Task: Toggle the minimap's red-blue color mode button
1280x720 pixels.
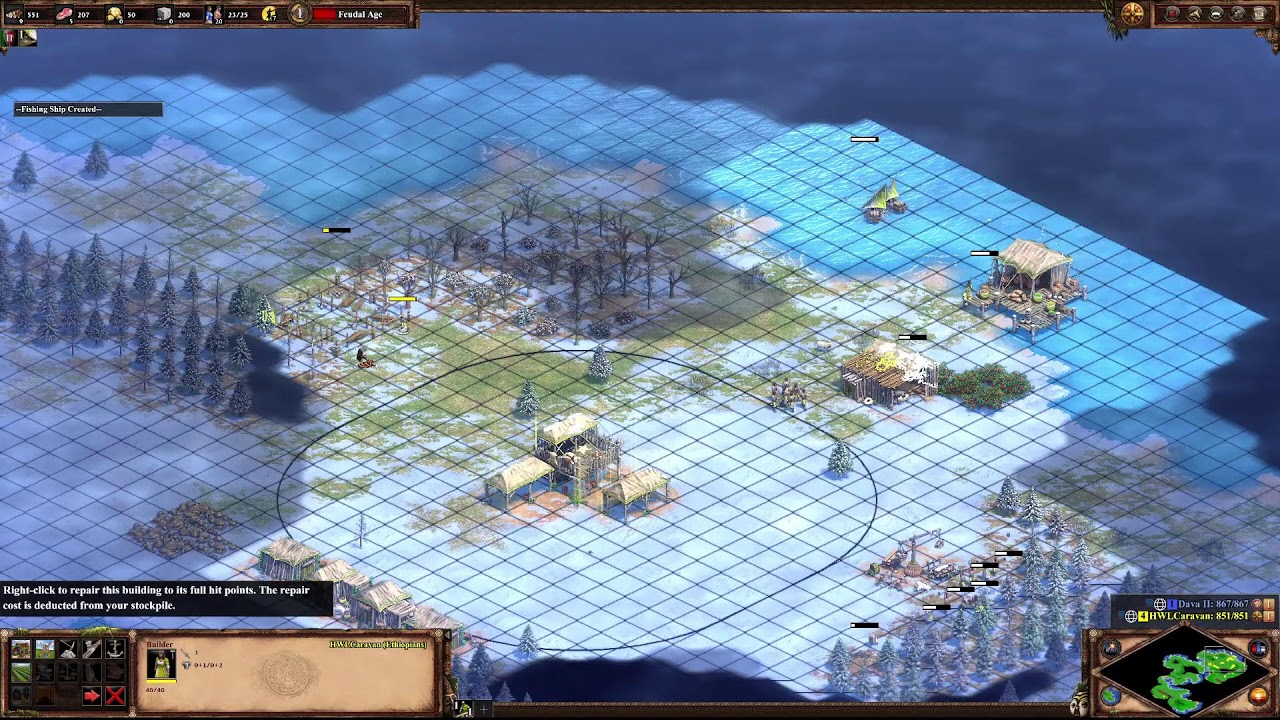Action: [1260, 650]
